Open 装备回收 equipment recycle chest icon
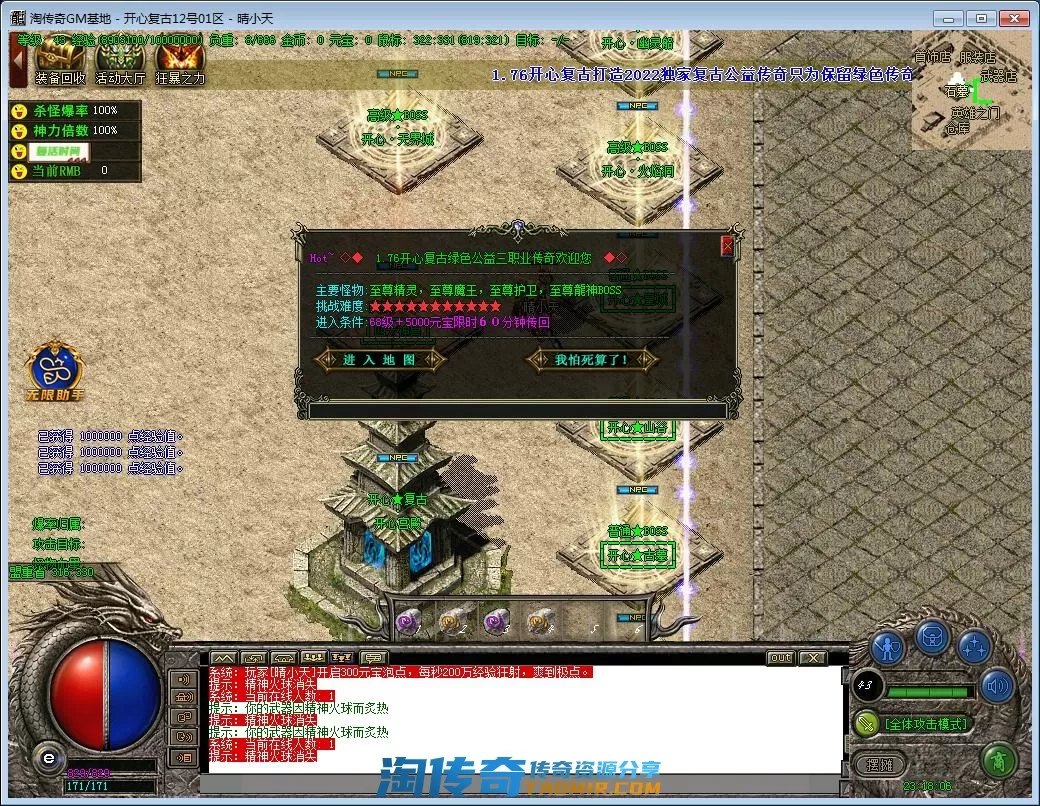Screen dimensions: 1040x806 pos(60,62)
